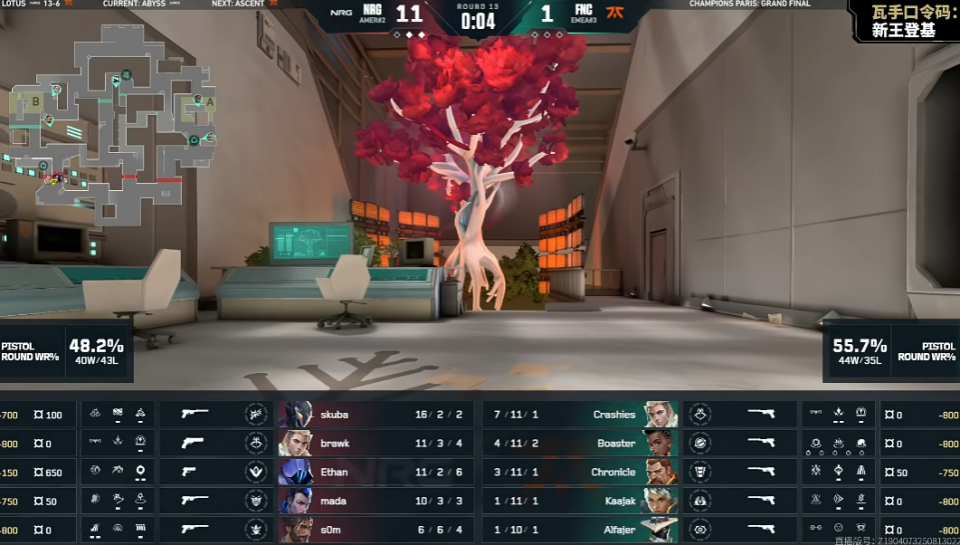Open NRG pistol round win rate panel
The image size is (960, 545).
tap(66, 351)
